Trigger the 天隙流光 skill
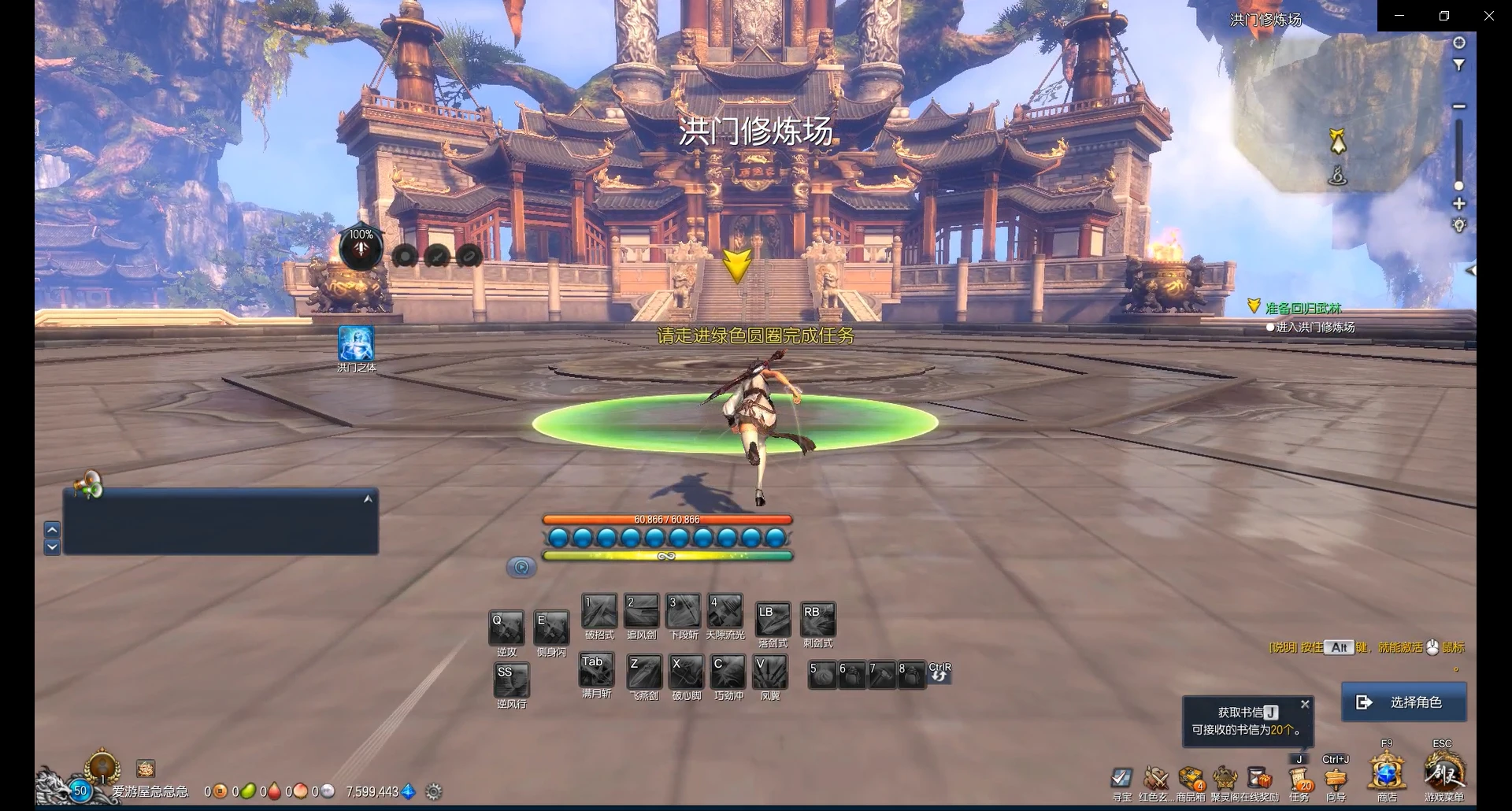 point(724,611)
